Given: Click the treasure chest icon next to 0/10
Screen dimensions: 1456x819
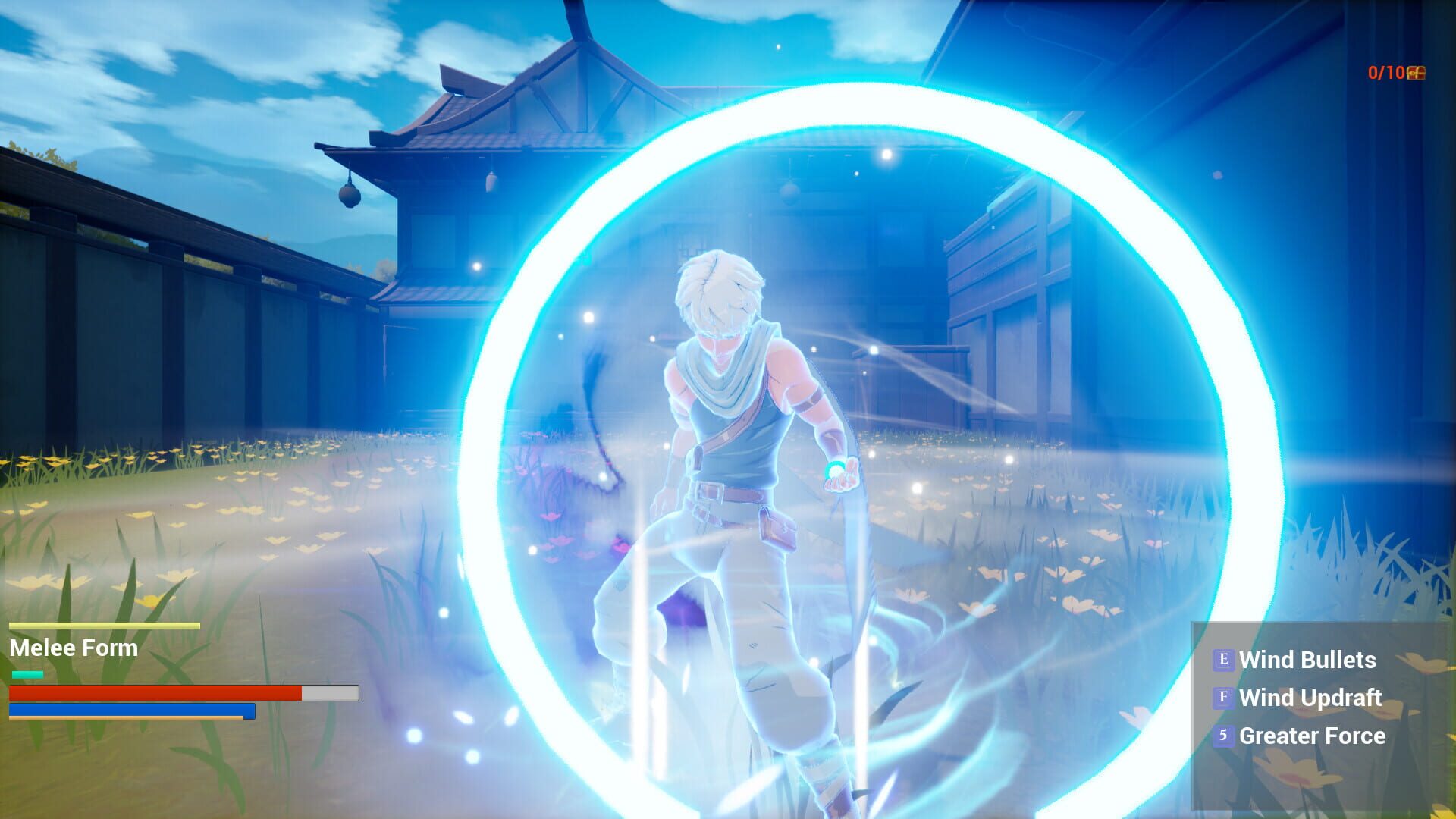Looking at the screenshot, I should pos(1417,74).
